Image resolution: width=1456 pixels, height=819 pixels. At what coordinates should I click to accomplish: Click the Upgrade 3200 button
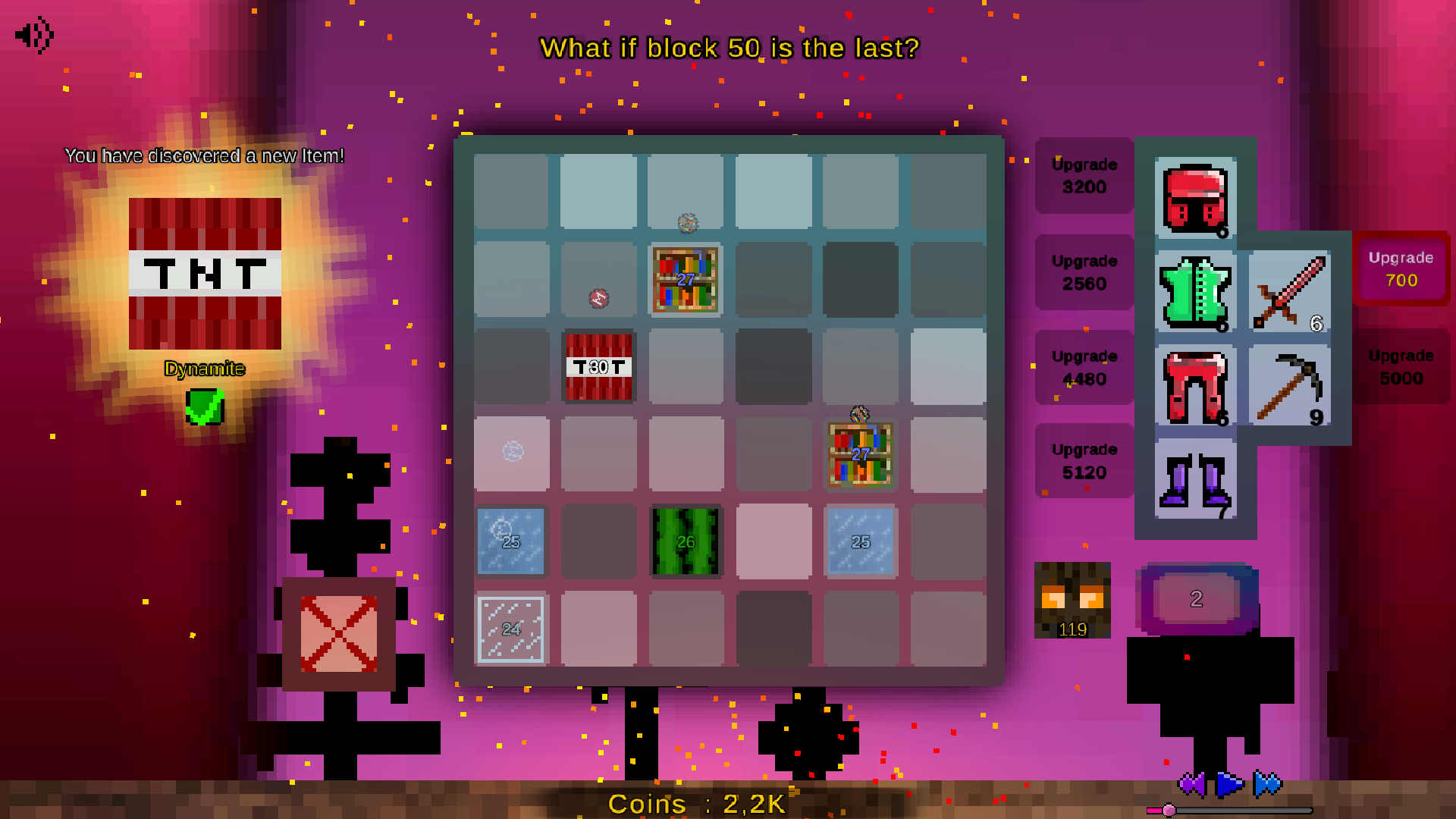(1084, 176)
